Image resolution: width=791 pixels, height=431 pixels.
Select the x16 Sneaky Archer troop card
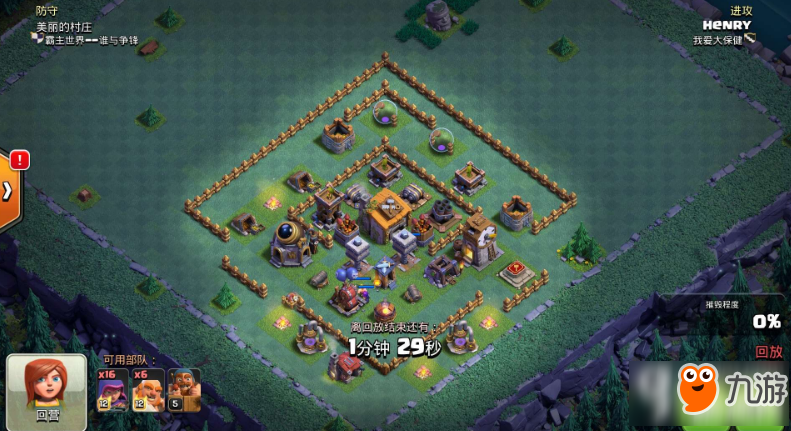(x=112, y=389)
